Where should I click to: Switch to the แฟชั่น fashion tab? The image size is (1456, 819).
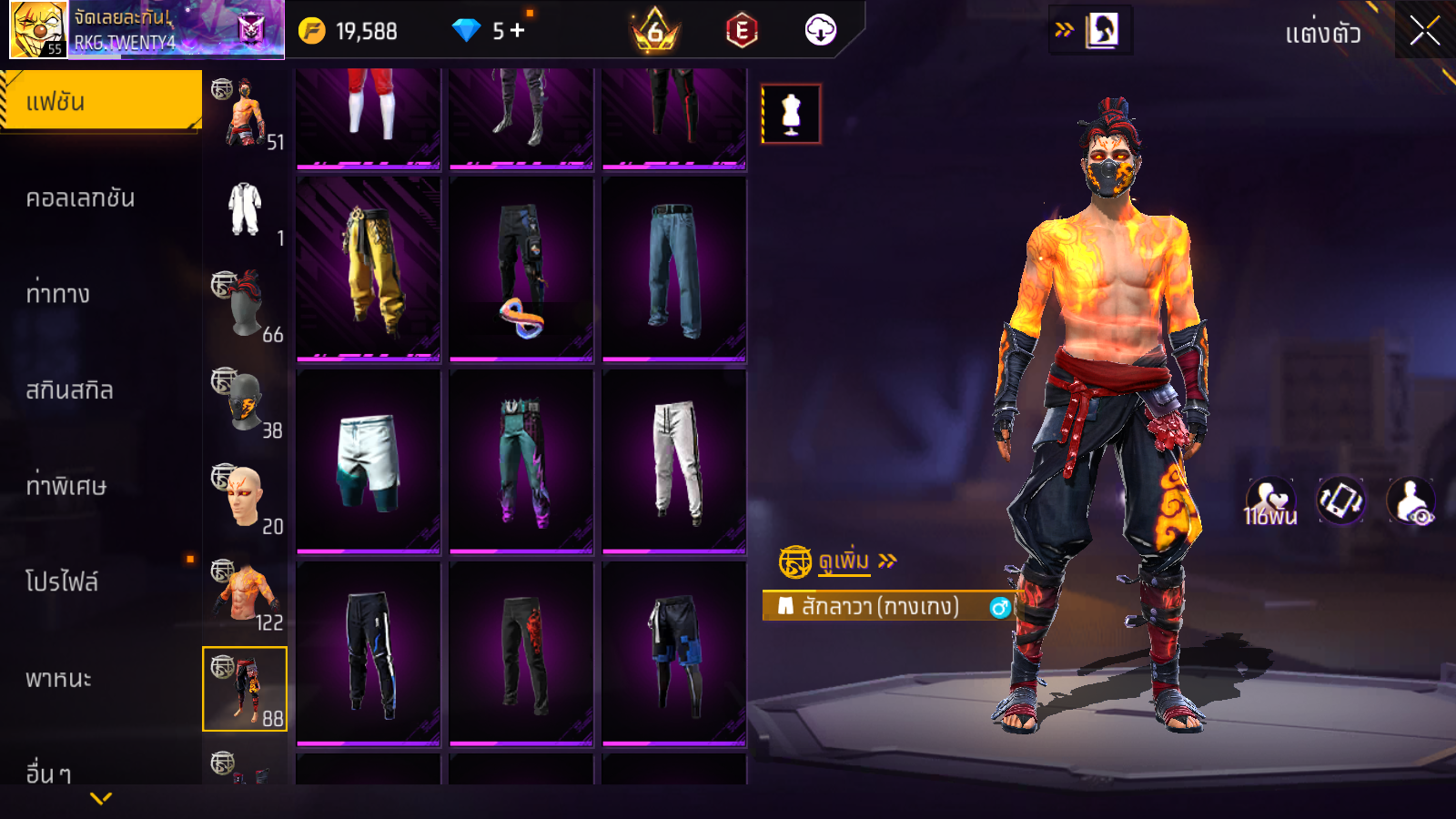[x=100, y=101]
